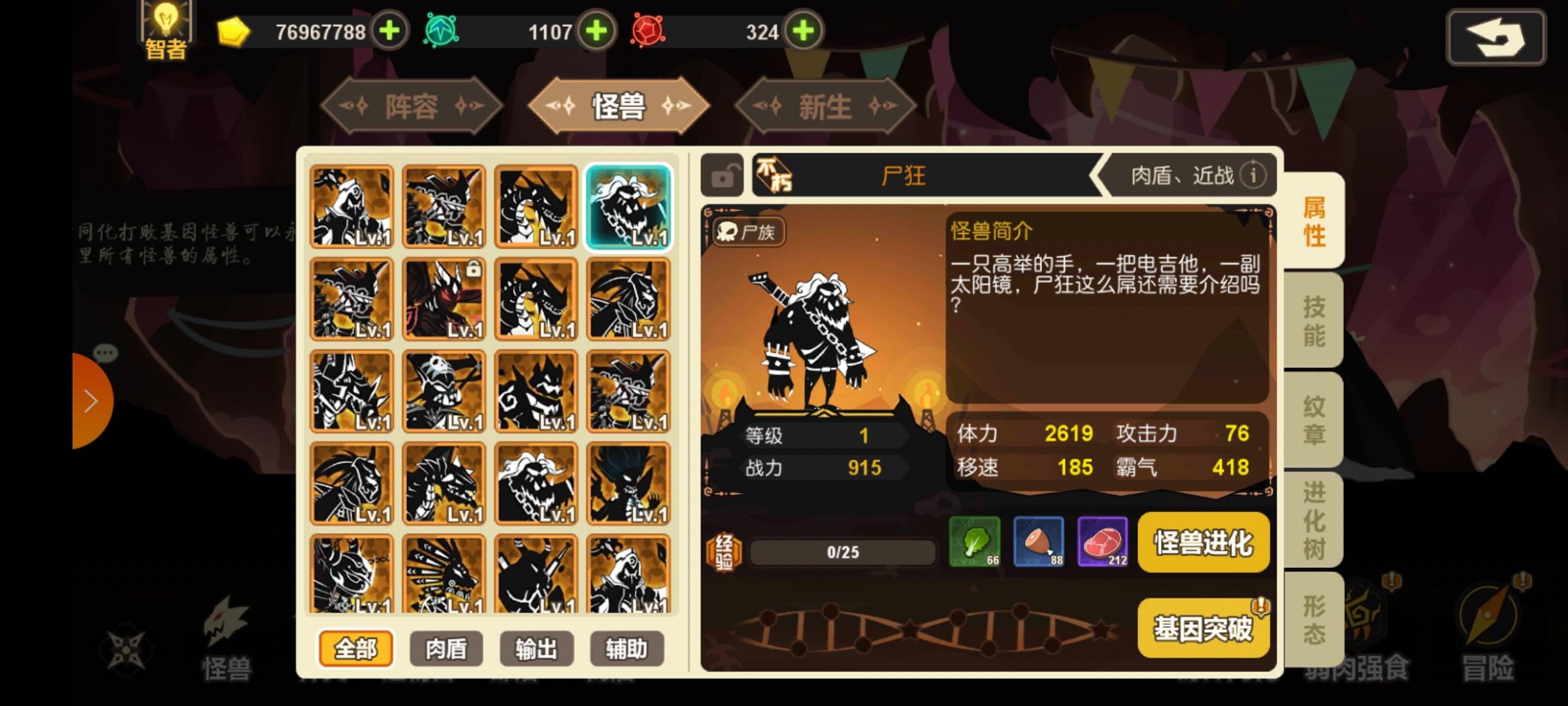Open the info icon next to 肉盾、近战
The image size is (1568, 706).
(x=1254, y=175)
